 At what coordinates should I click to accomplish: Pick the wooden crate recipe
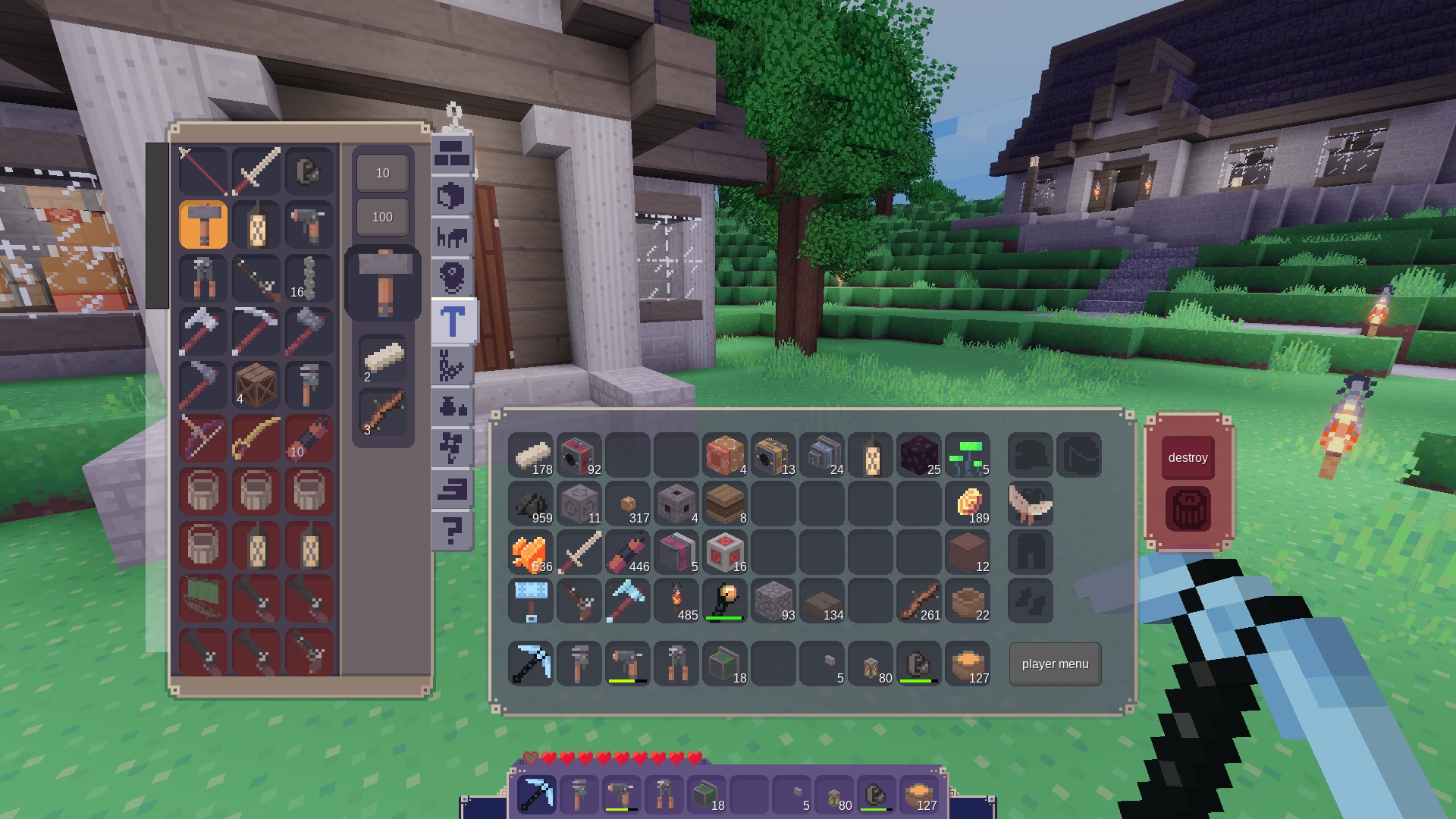coord(256,385)
